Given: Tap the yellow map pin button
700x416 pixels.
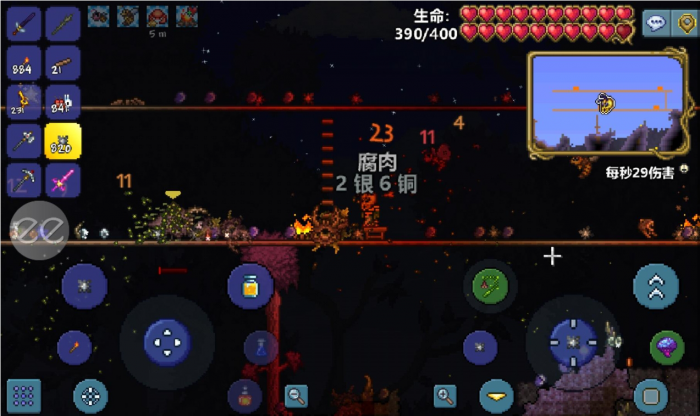Looking at the screenshot, I should (686, 20).
